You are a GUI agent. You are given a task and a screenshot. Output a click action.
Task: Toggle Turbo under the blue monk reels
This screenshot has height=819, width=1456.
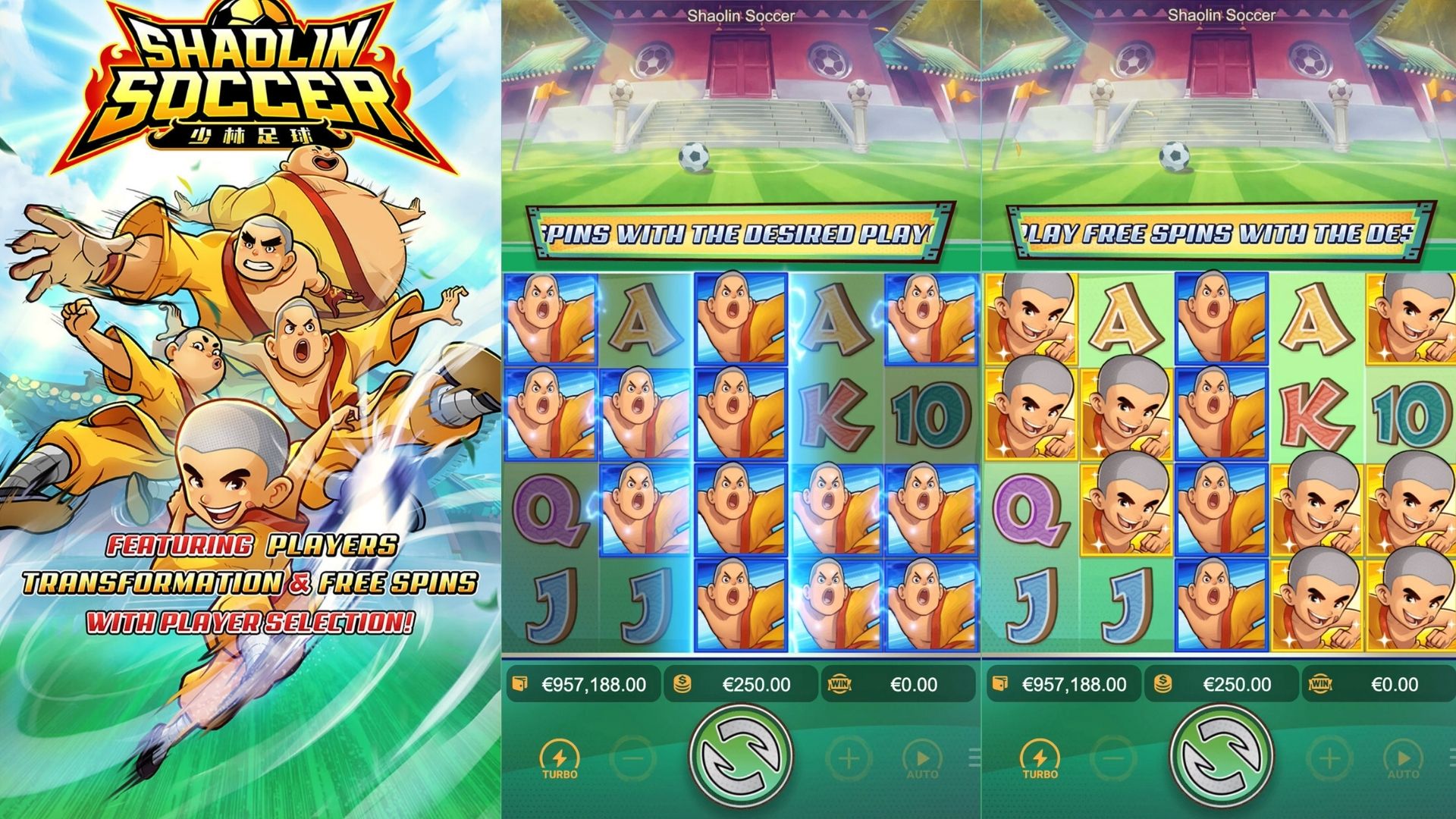coord(560,759)
